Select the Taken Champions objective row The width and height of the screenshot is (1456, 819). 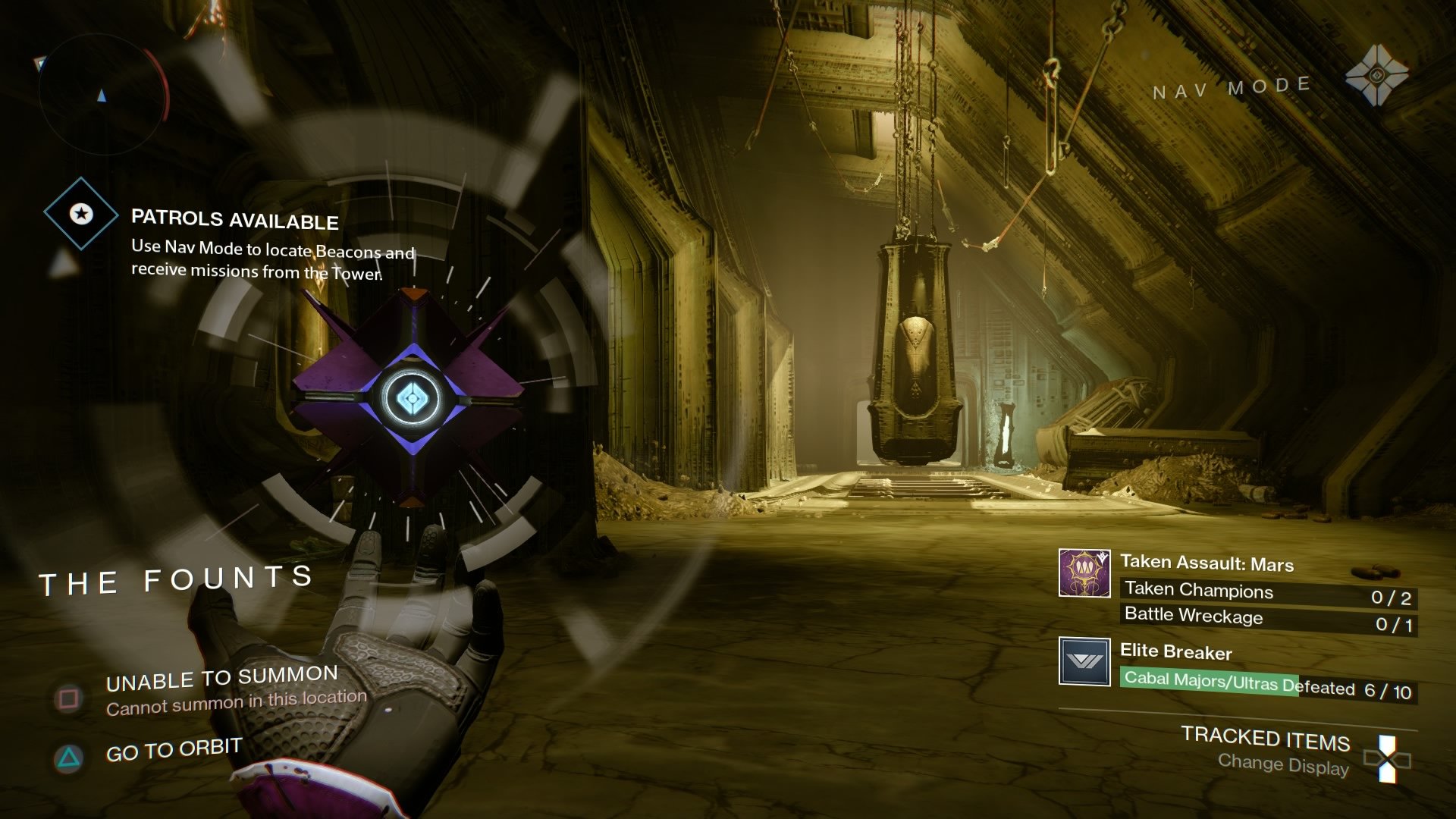(1267, 594)
